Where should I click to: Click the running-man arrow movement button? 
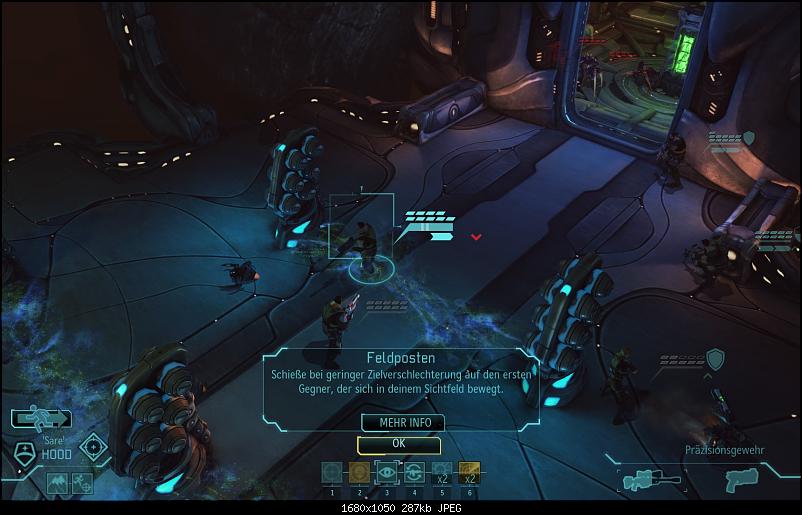41,419
